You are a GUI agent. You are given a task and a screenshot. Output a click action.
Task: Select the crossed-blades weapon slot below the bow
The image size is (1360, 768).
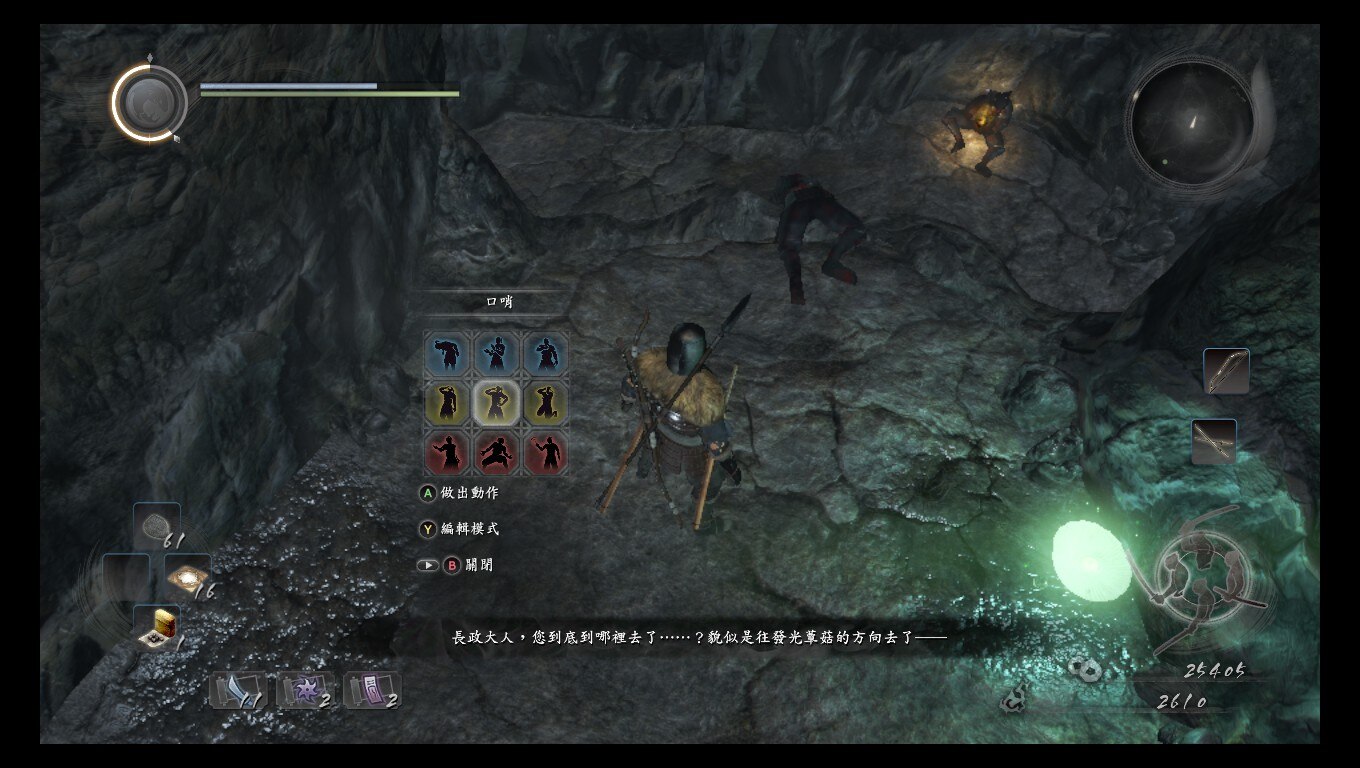coord(1214,441)
